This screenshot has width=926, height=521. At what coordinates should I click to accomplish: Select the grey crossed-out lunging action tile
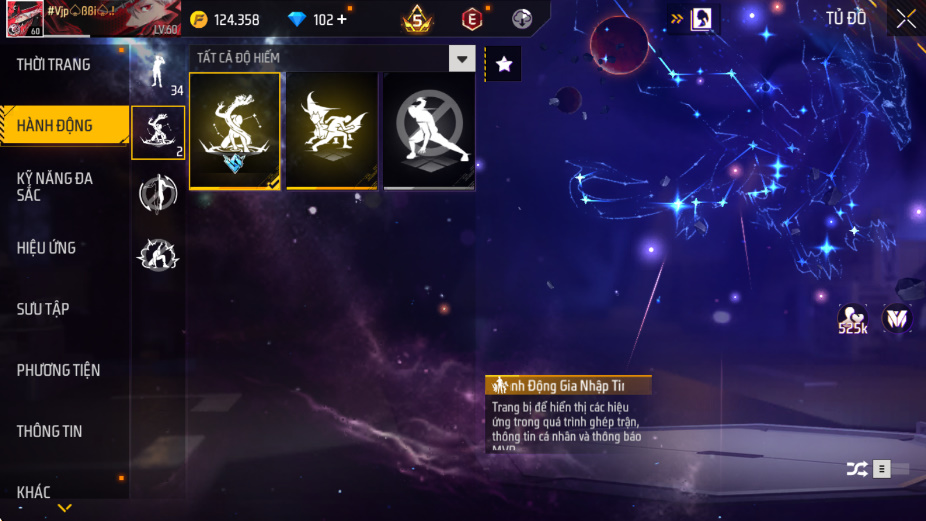tap(429, 131)
